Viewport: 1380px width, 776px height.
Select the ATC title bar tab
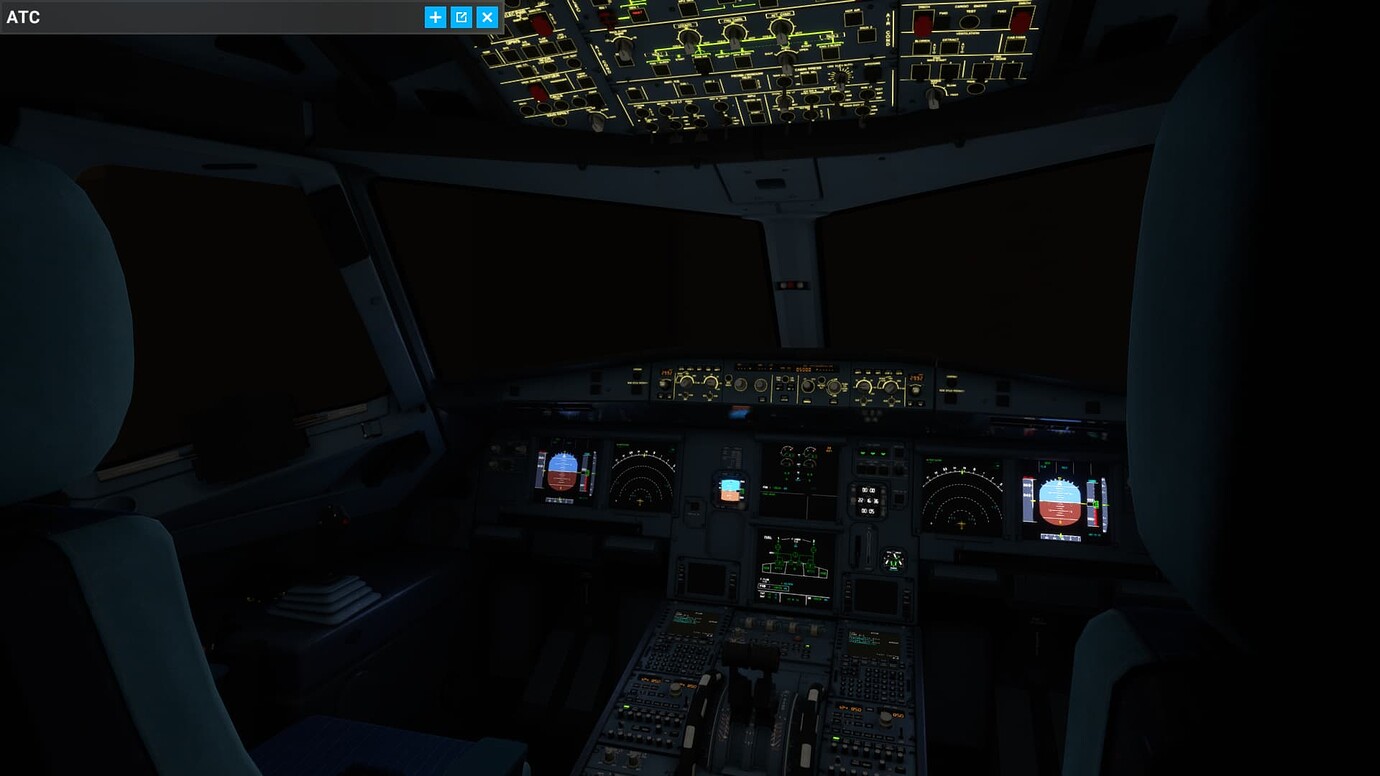click(x=25, y=17)
